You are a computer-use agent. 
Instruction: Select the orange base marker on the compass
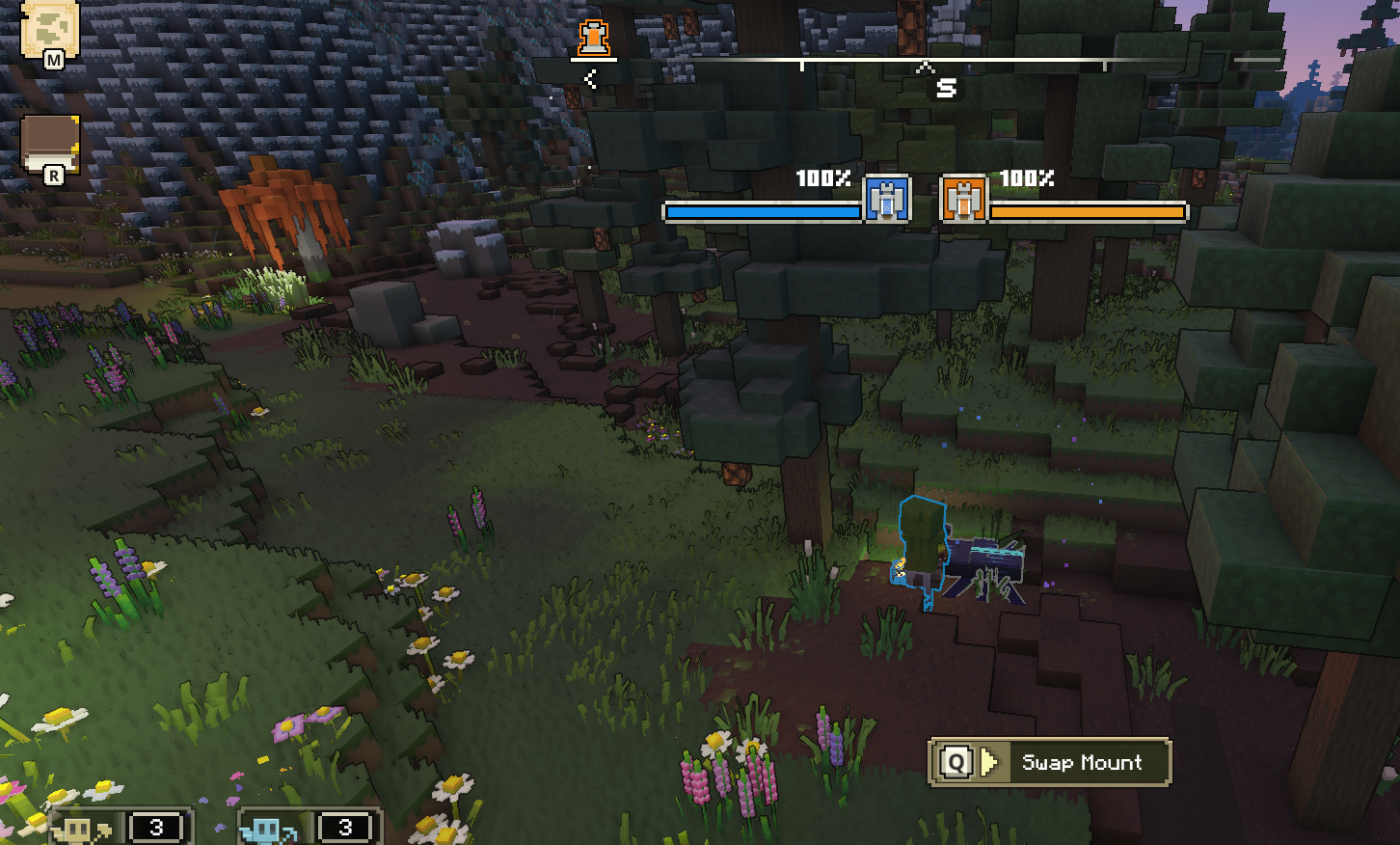tap(595, 39)
